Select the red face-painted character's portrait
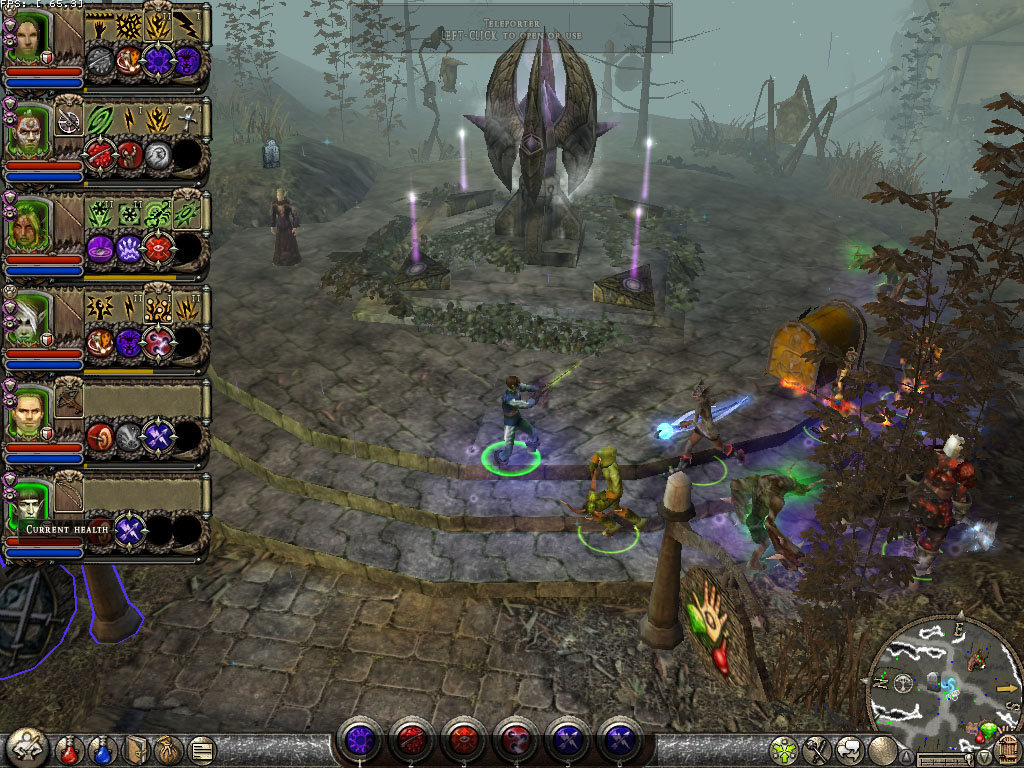The width and height of the screenshot is (1024, 768). [x=27, y=130]
